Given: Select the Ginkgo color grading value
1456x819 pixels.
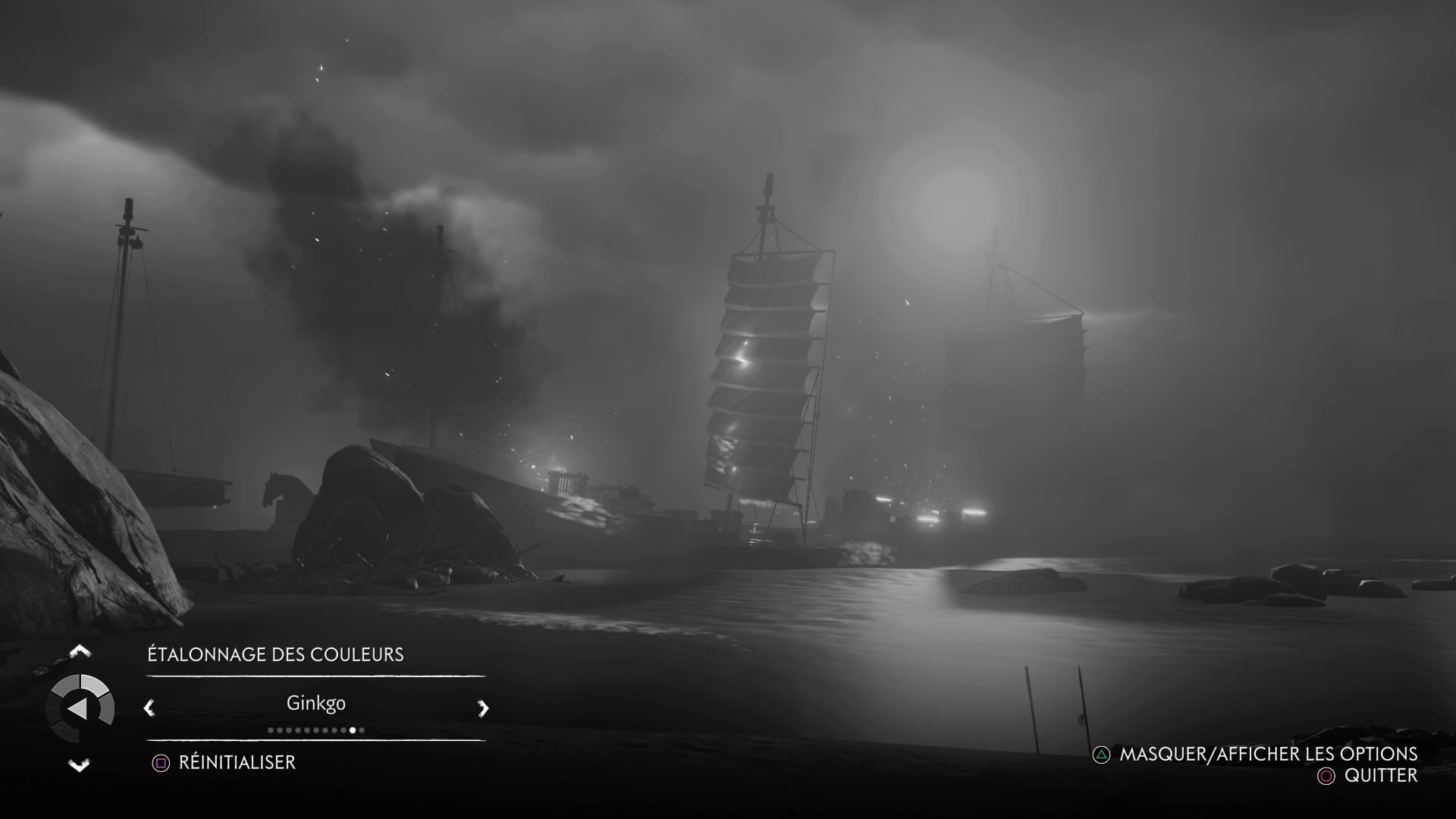Looking at the screenshot, I should [x=315, y=703].
